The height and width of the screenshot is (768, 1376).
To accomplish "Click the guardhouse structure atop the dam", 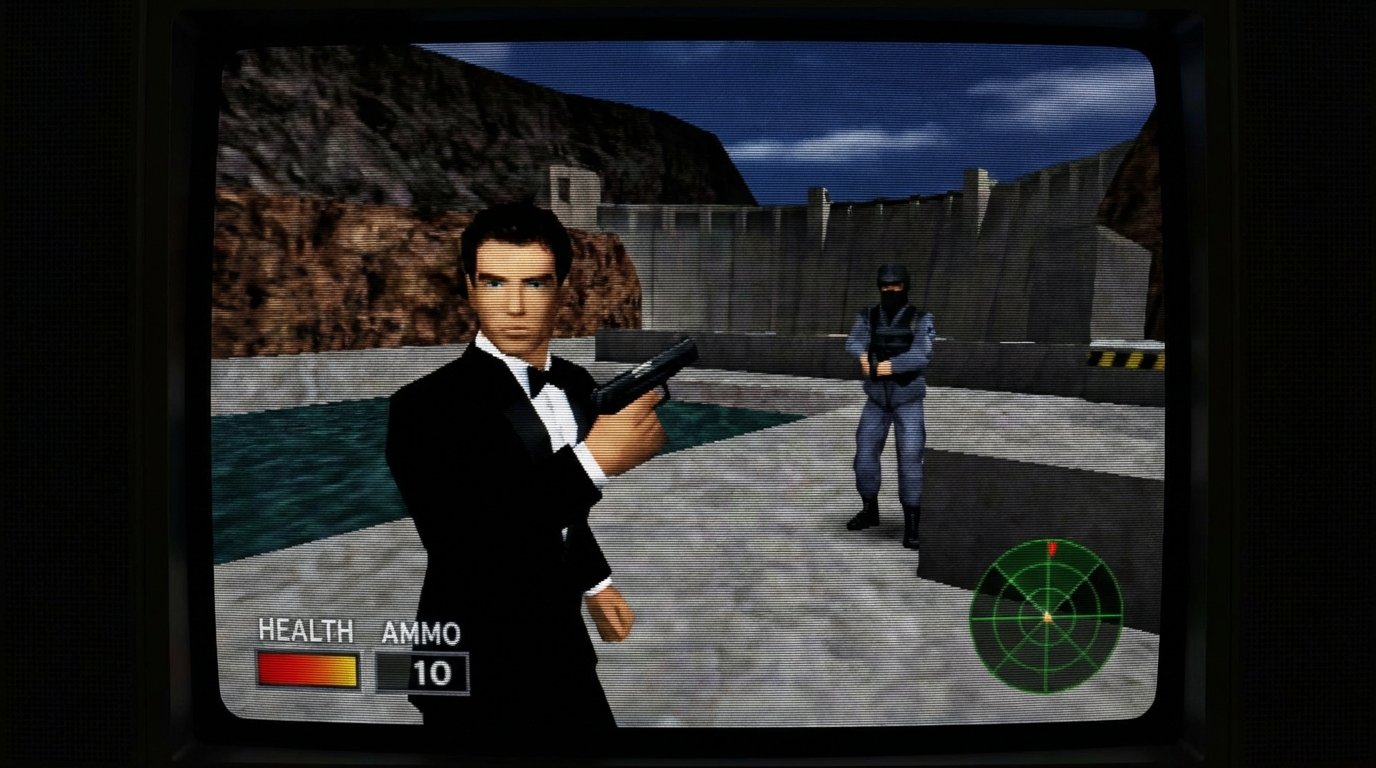I will coord(573,190).
